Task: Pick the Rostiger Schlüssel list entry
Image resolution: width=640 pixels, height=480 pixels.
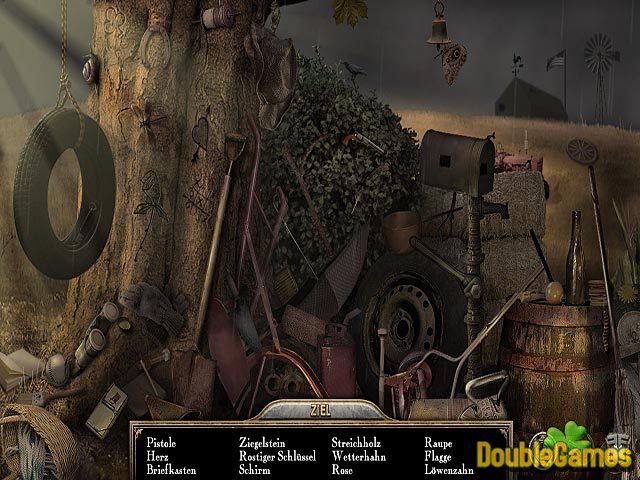Action: 278,454
